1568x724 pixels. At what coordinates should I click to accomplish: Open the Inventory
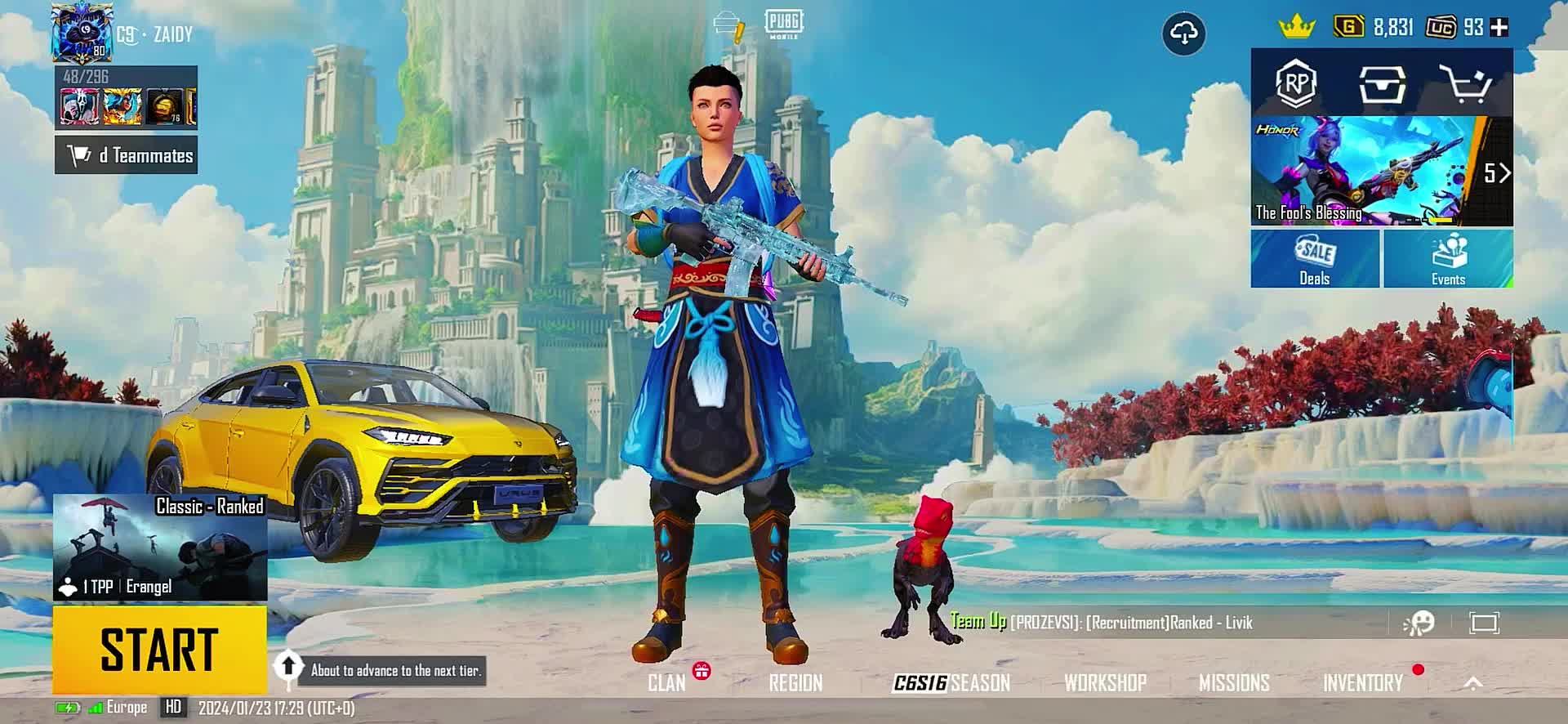point(1362,683)
